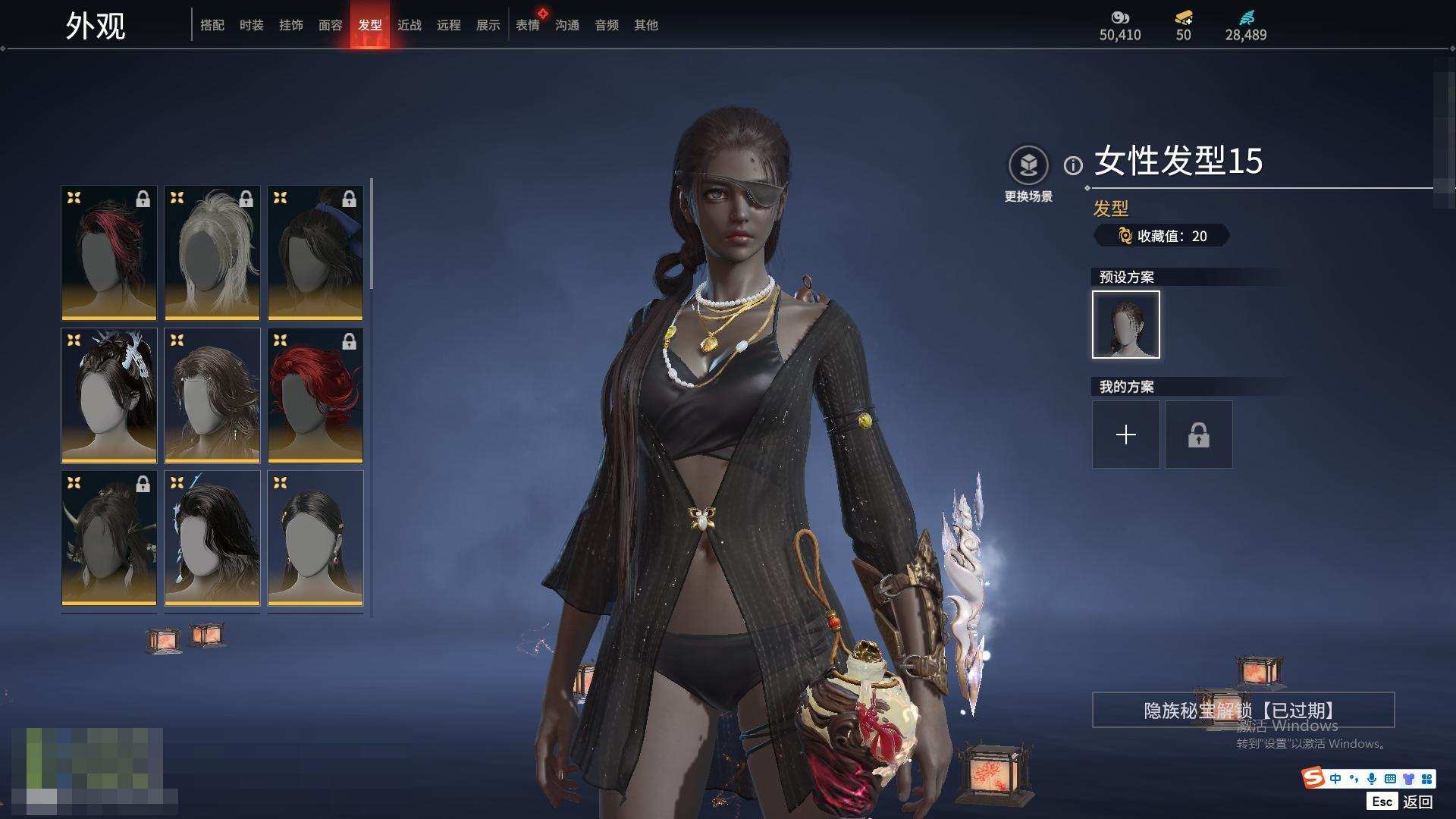1456x819 pixels.
Task: Switch to the 远程 ranged tab
Action: [449, 25]
